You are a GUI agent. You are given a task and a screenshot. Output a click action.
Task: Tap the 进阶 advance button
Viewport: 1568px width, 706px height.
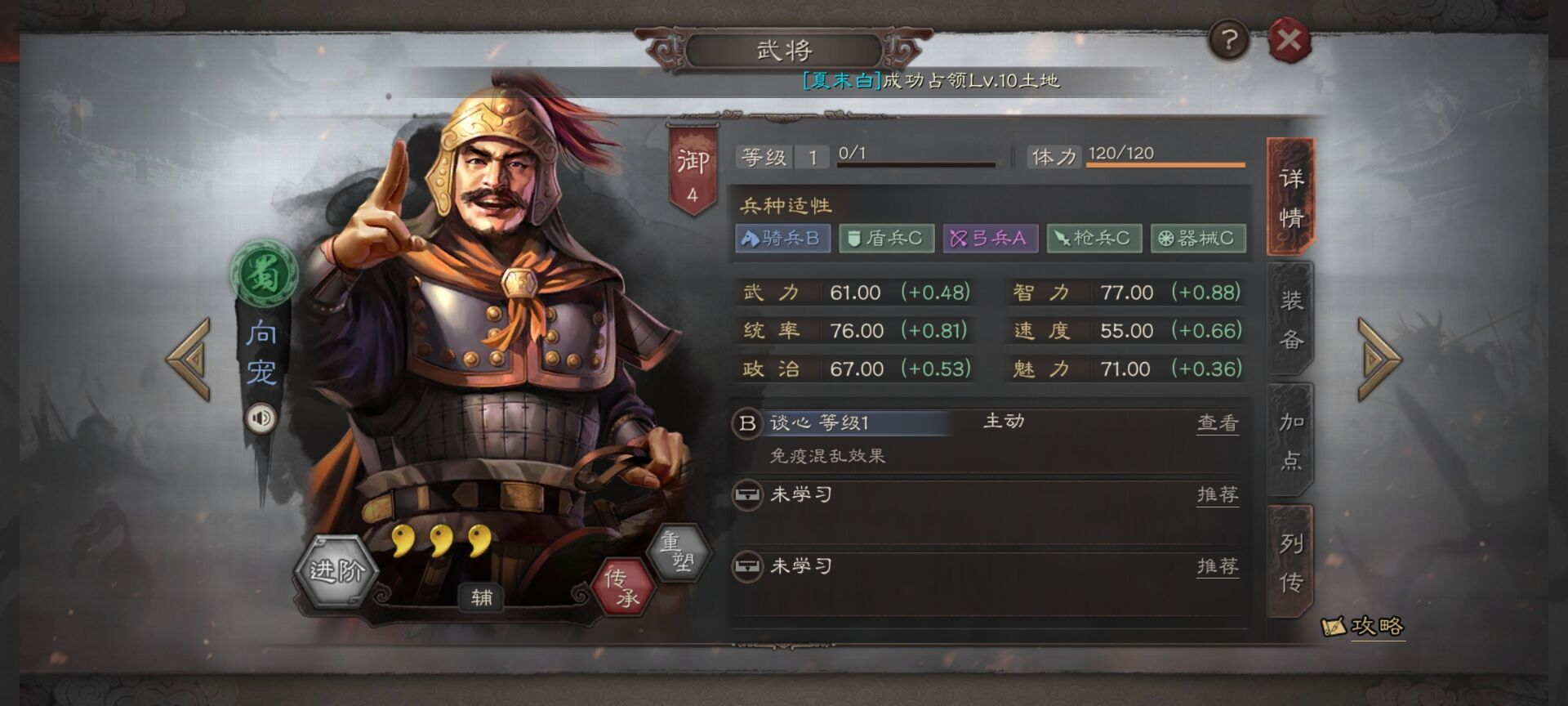click(x=336, y=570)
